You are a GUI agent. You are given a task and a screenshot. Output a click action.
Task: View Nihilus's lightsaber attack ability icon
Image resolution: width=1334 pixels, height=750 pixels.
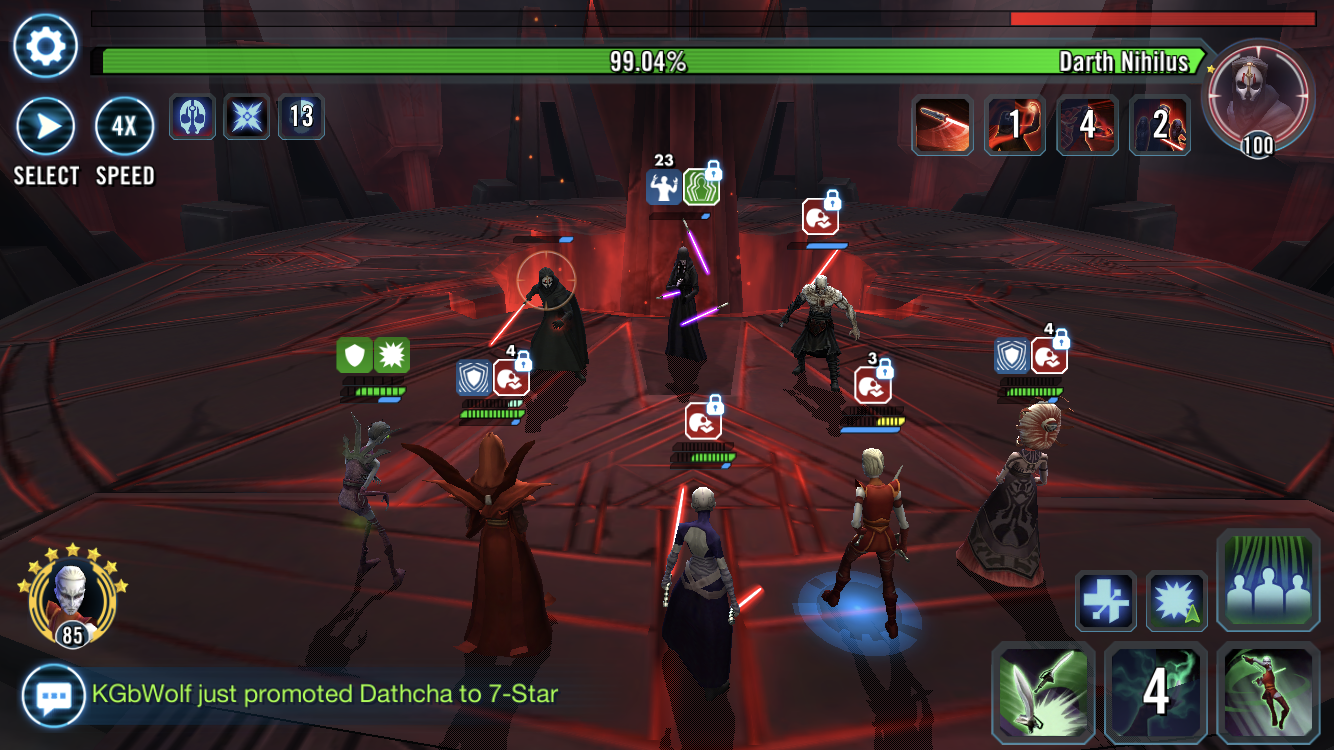[942, 126]
